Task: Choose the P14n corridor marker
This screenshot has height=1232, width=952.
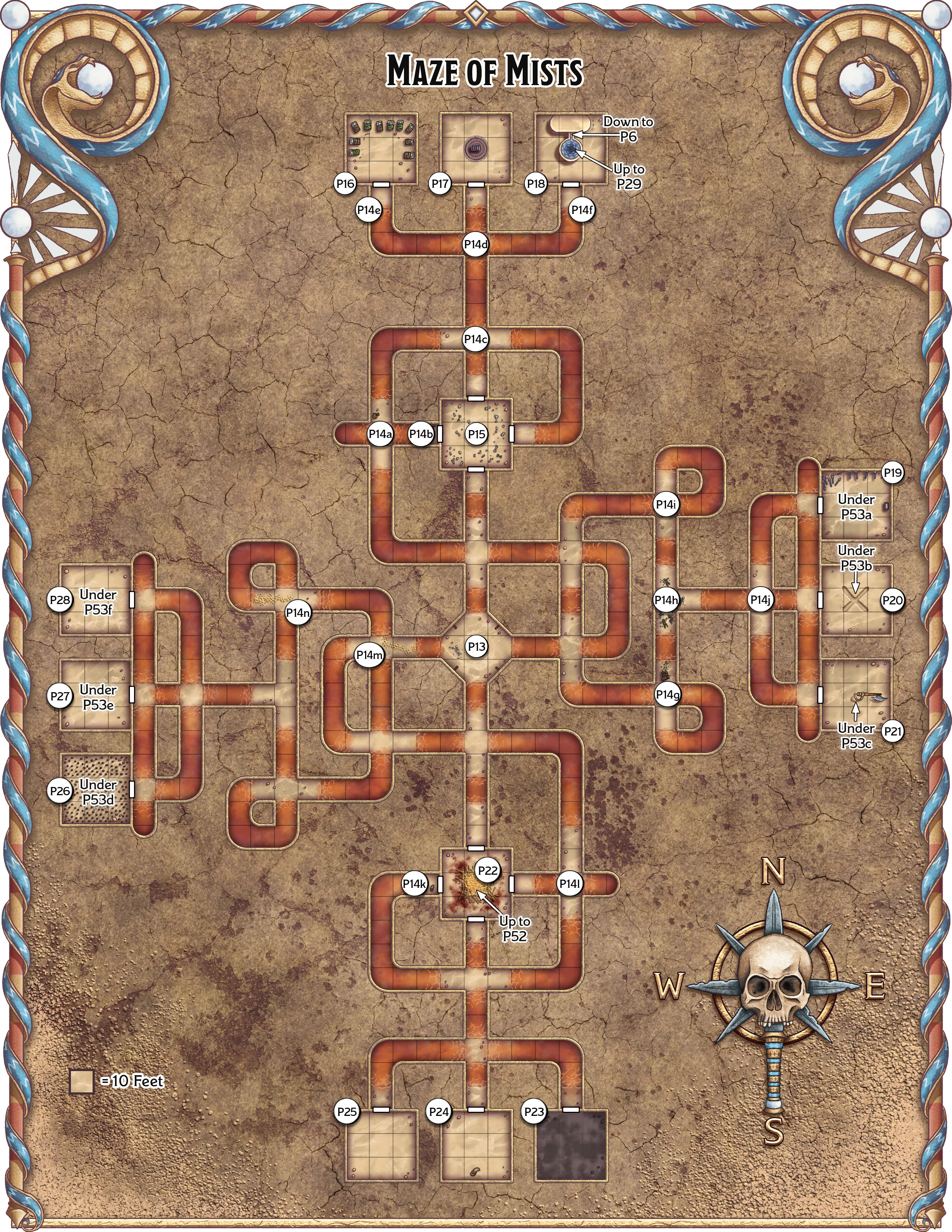Action: pyautogui.click(x=298, y=612)
